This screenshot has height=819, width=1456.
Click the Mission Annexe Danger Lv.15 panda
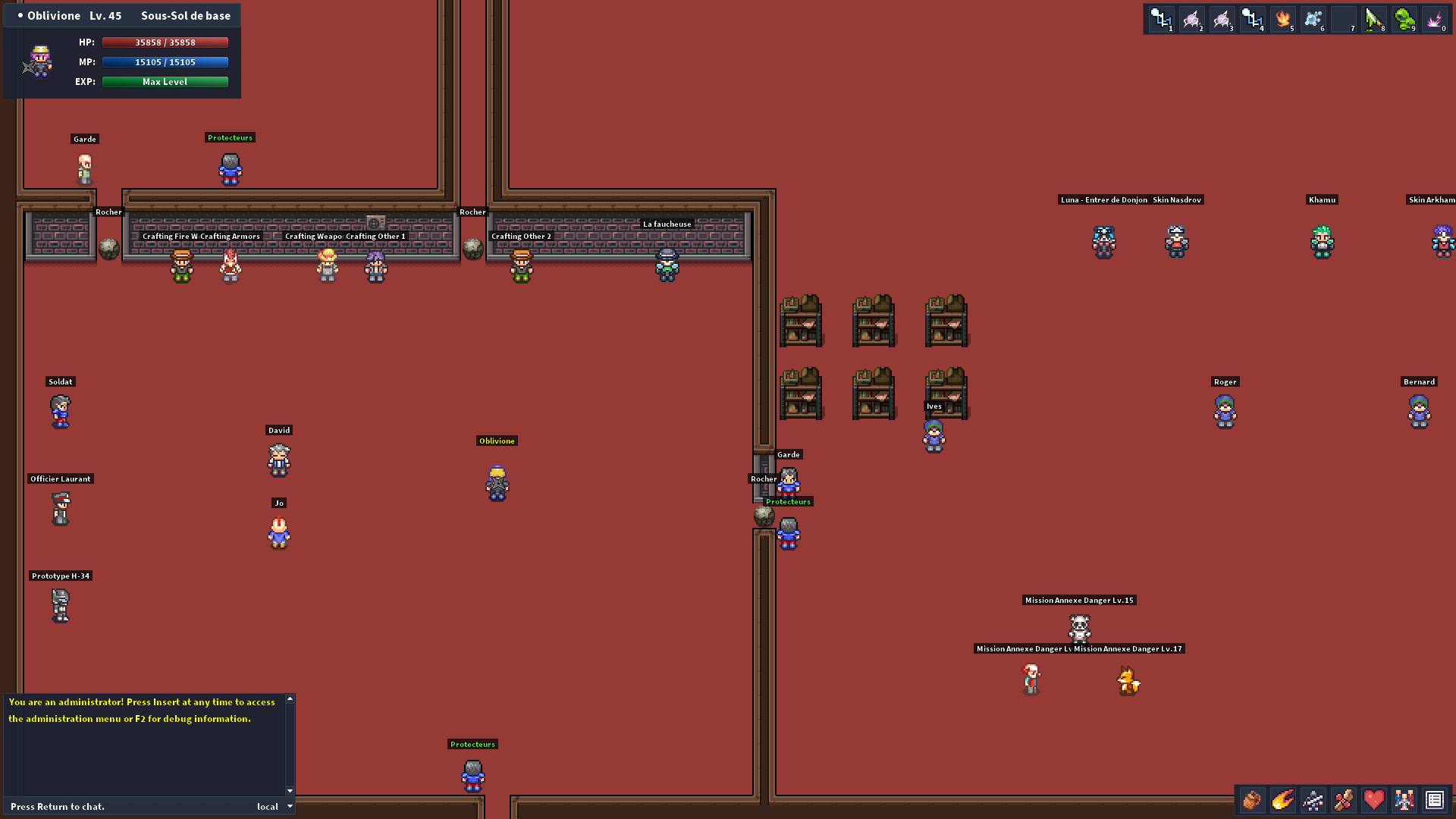coord(1078,629)
